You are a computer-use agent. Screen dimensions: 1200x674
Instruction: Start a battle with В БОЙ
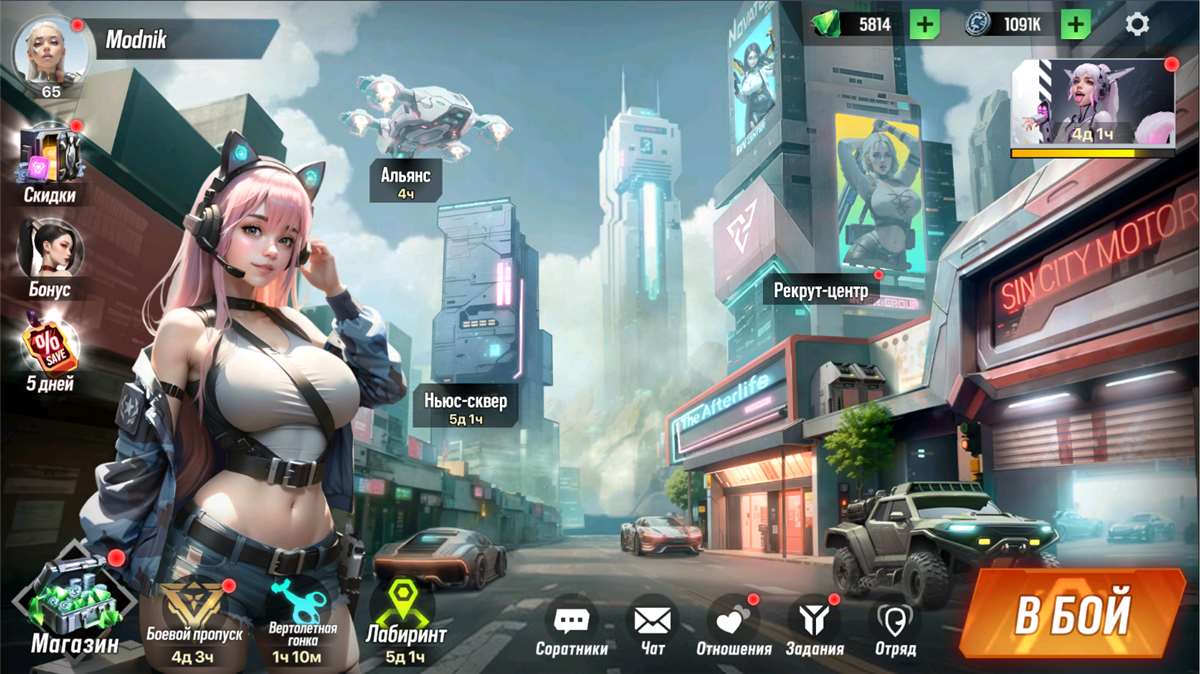pos(1072,614)
